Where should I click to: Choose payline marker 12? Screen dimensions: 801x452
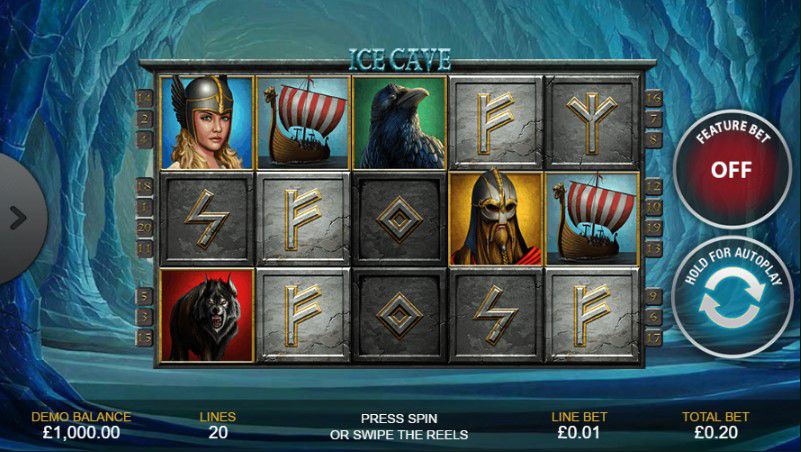pos(655,187)
